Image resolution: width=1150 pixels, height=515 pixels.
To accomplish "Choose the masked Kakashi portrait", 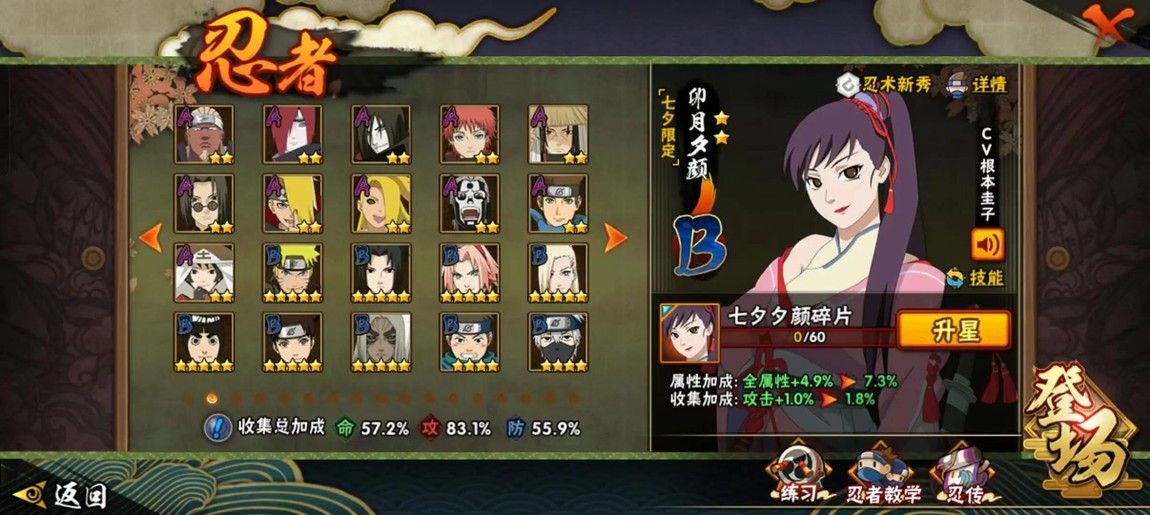I will pyautogui.click(x=557, y=340).
